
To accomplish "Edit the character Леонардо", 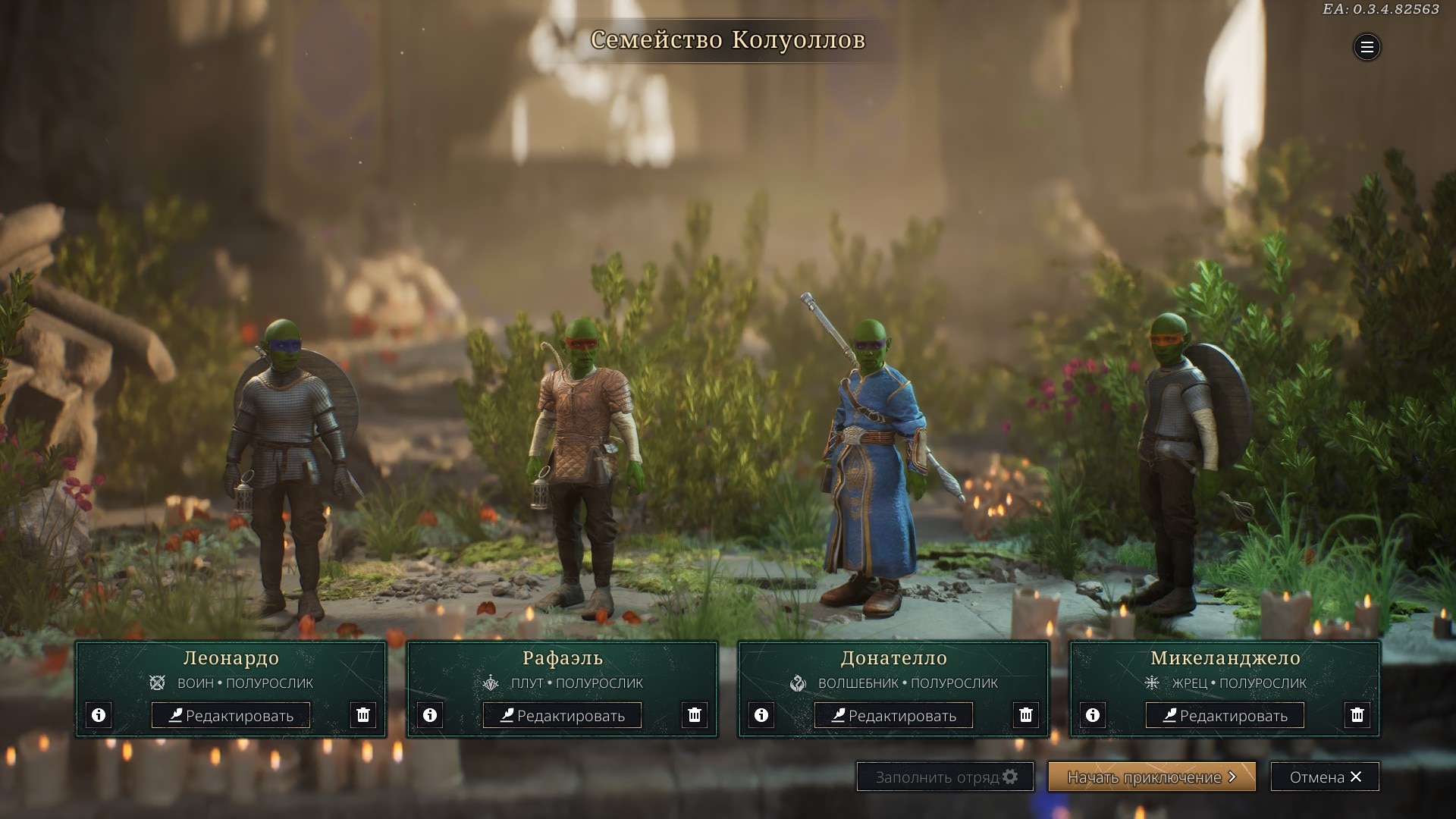I will coord(231,715).
